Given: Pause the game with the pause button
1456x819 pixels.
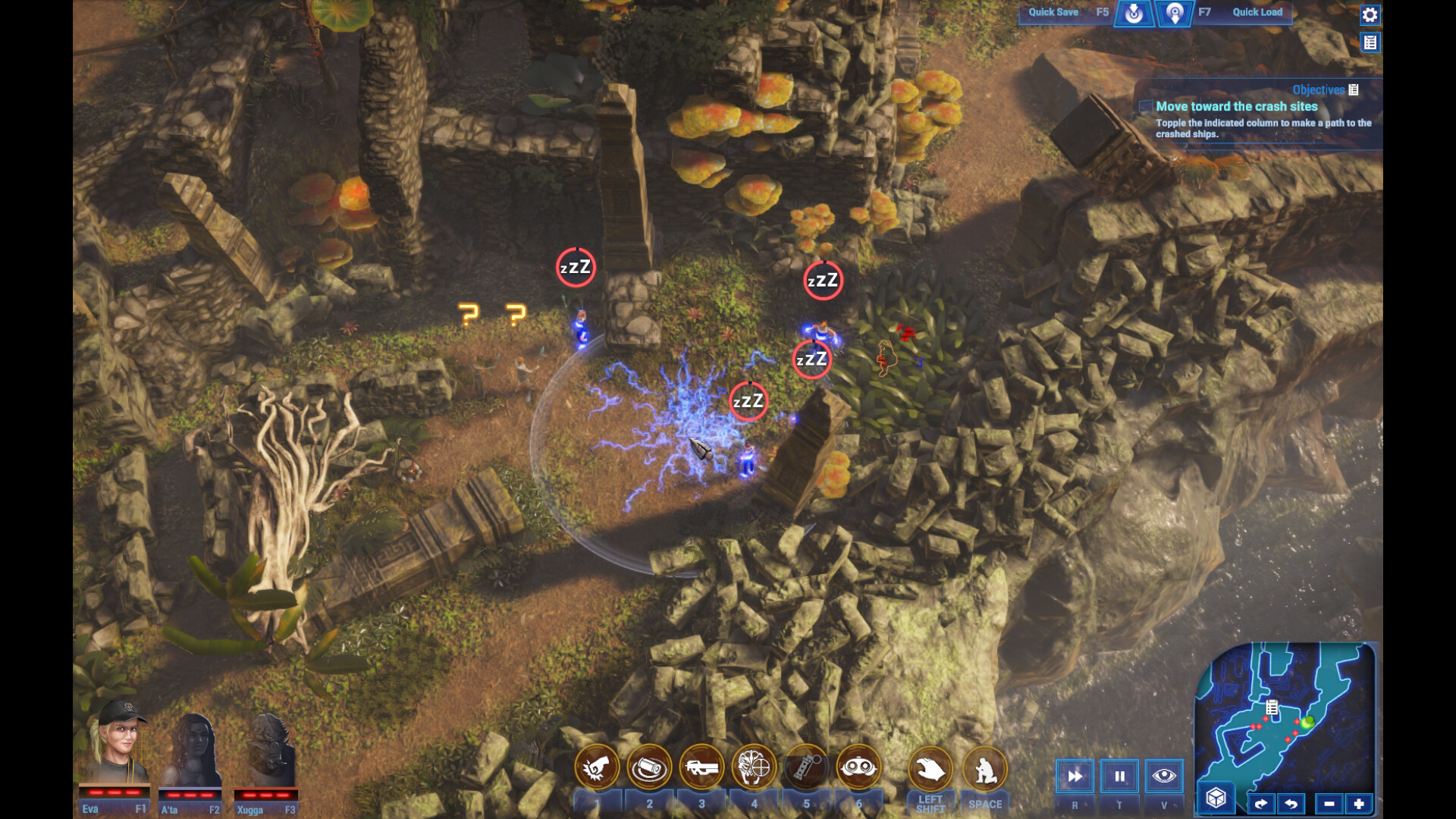Looking at the screenshot, I should click(1119, 776).
